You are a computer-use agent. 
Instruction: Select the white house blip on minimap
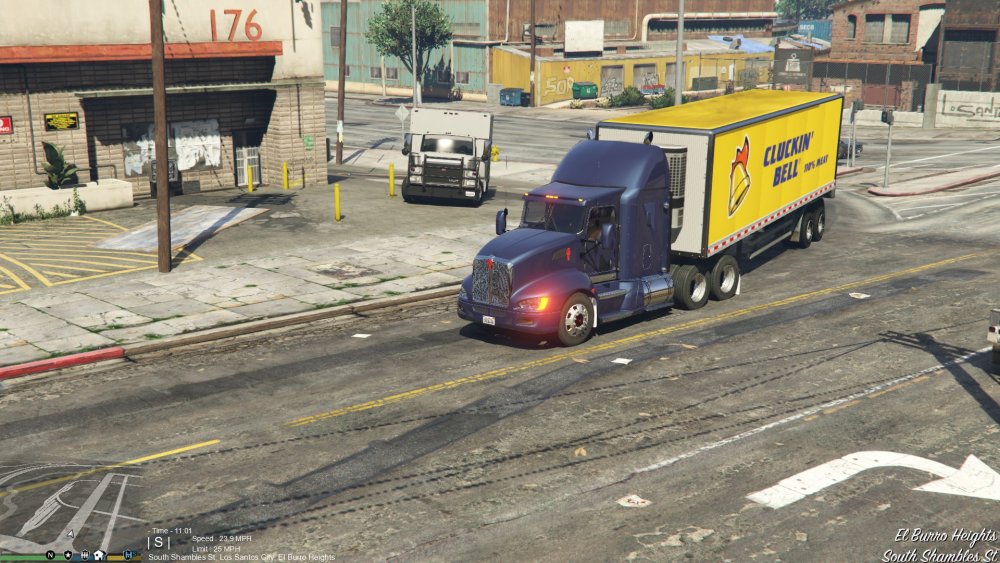tap(100, 554)
